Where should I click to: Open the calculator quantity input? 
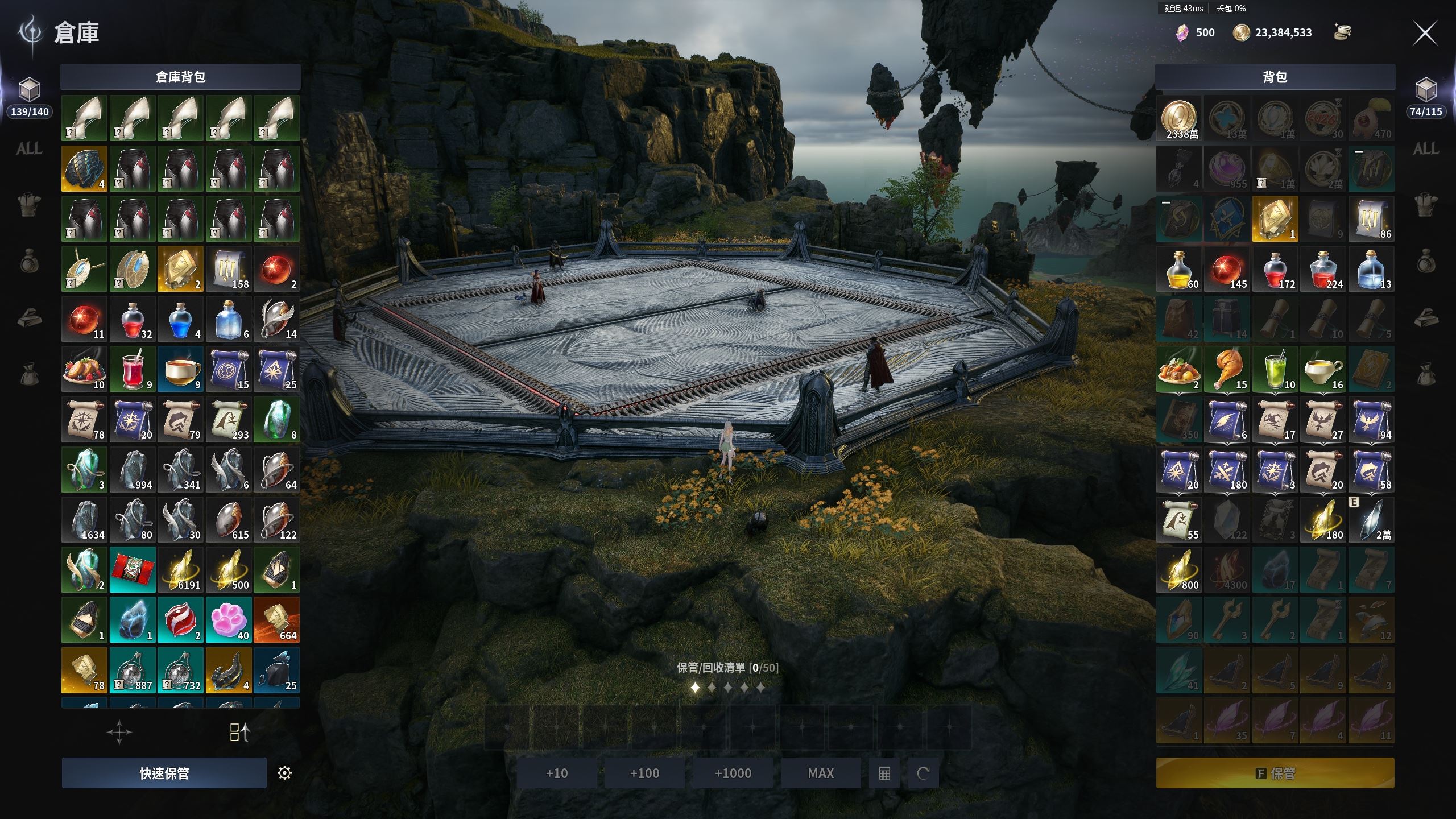tap(884, 773)
